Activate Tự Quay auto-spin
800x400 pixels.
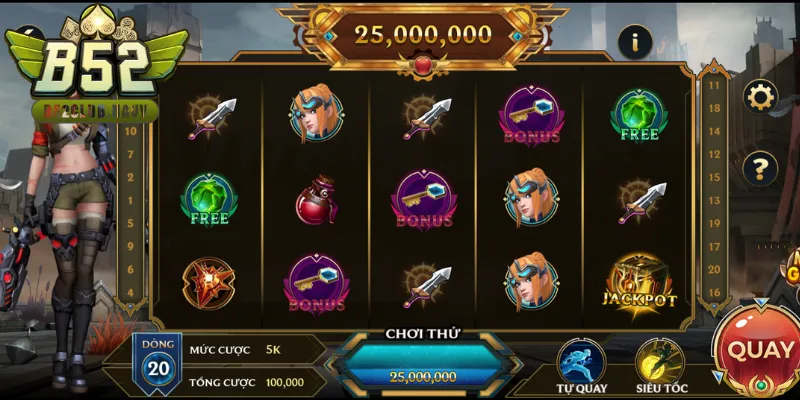pos(582,360)
